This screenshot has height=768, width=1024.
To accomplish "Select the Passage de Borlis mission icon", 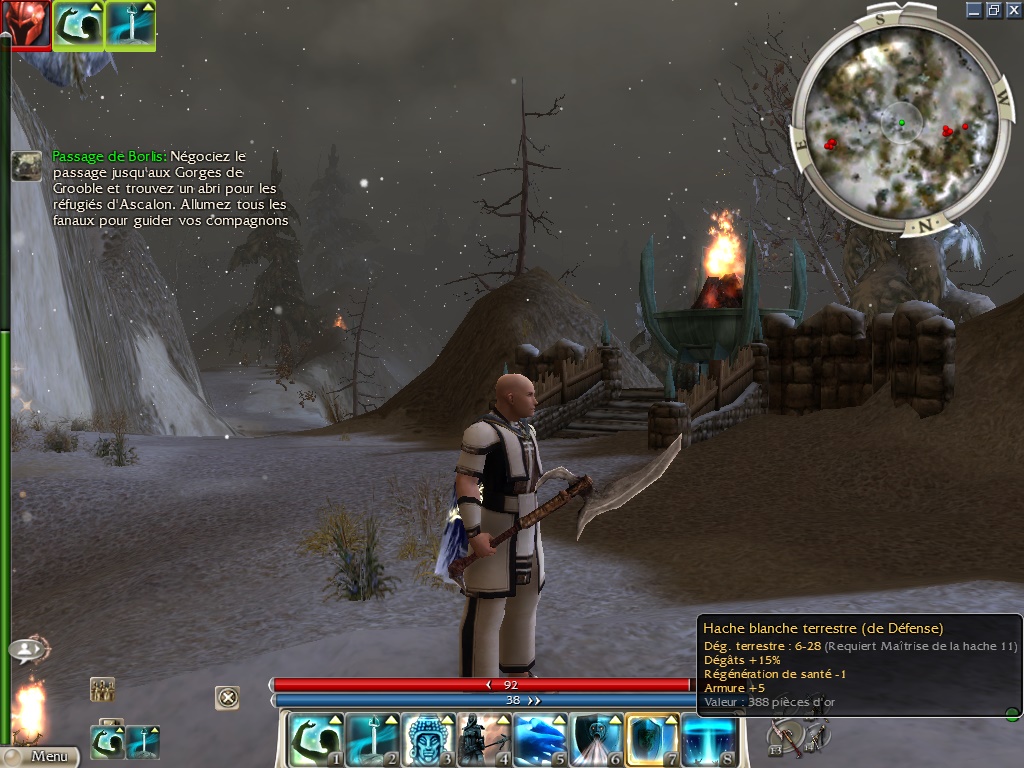I will [x=26, y=165].
